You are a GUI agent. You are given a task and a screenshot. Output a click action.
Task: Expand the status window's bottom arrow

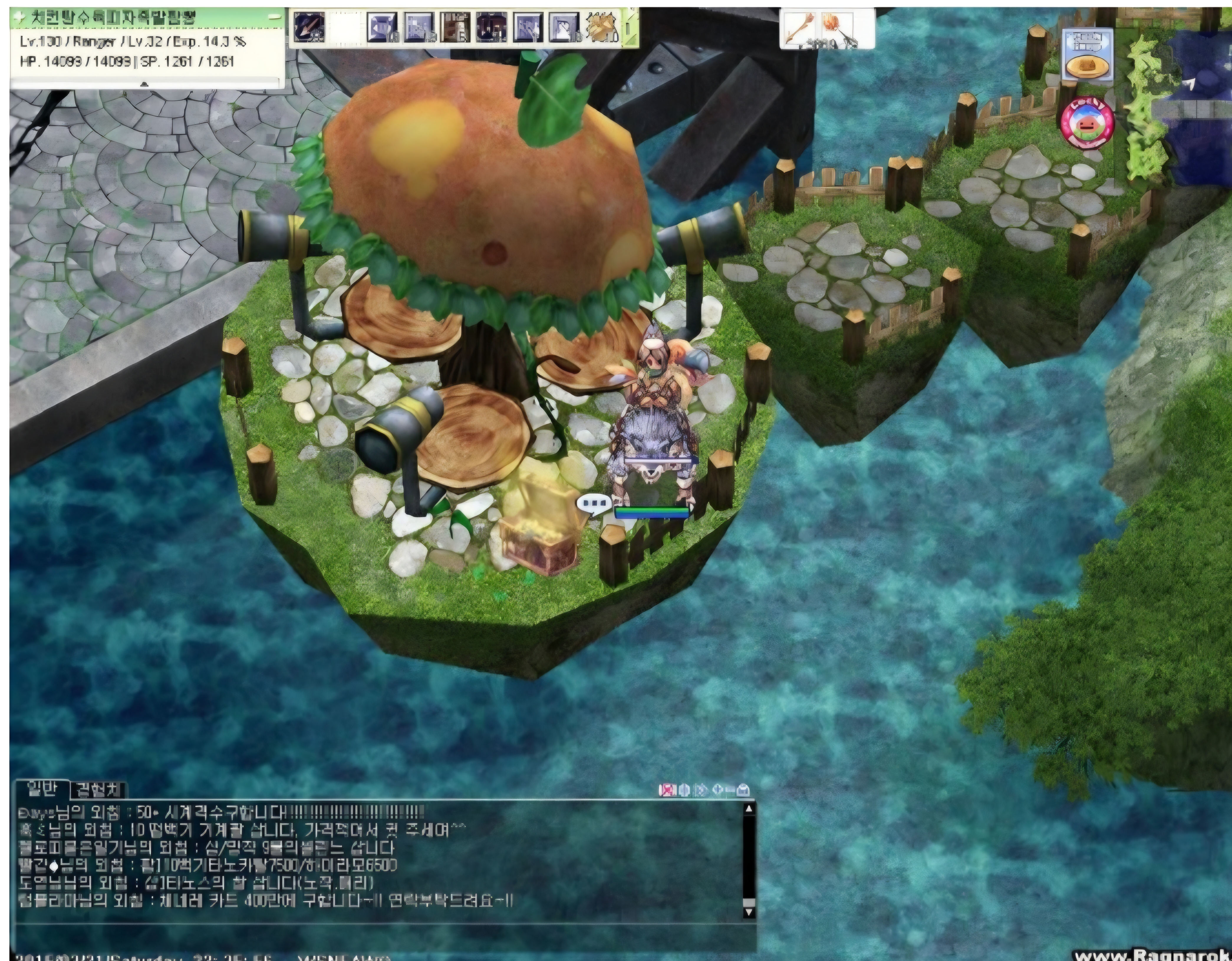click(144, 84)
